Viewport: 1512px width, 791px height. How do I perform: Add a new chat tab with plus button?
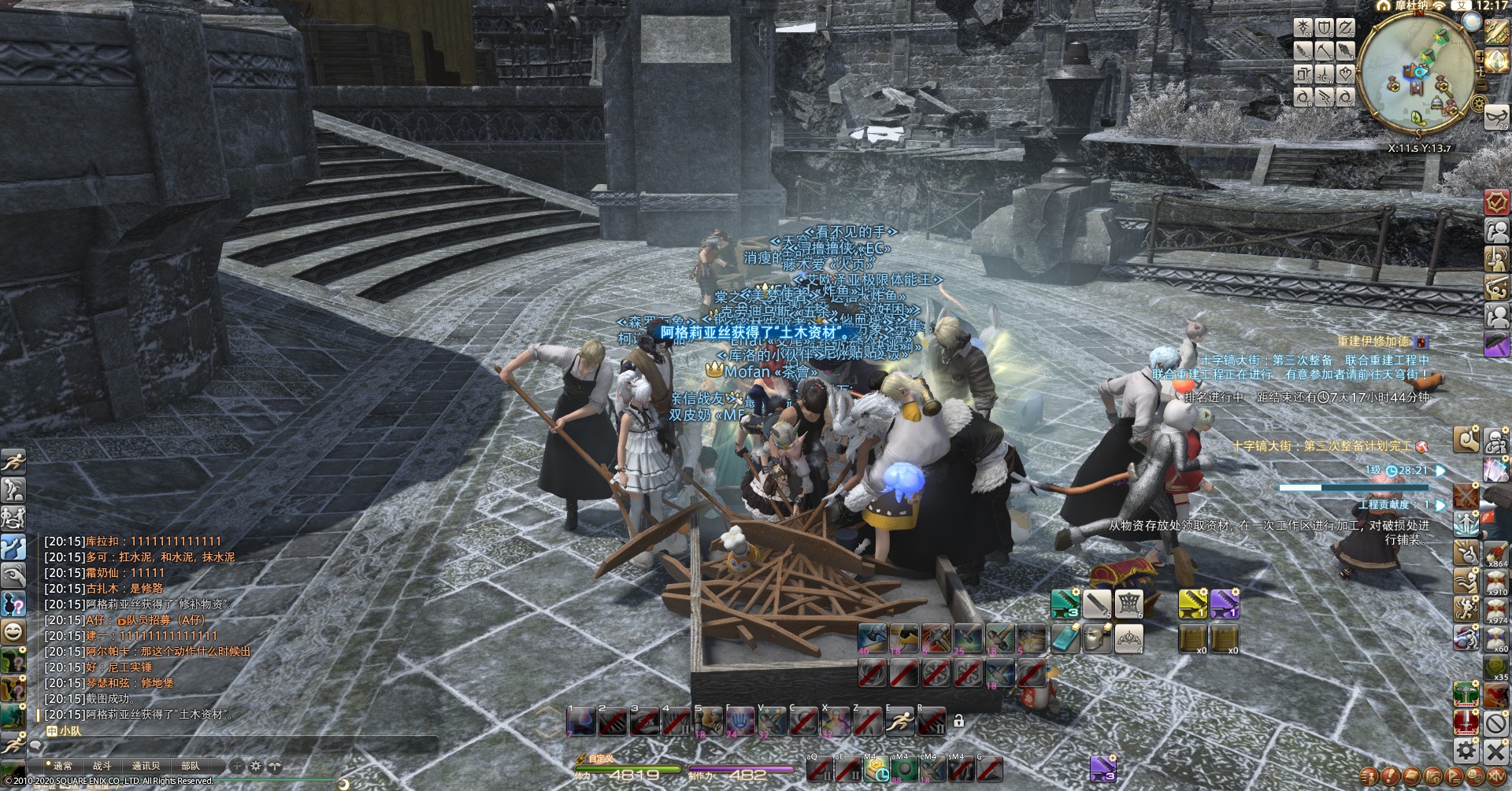[237, 765]
